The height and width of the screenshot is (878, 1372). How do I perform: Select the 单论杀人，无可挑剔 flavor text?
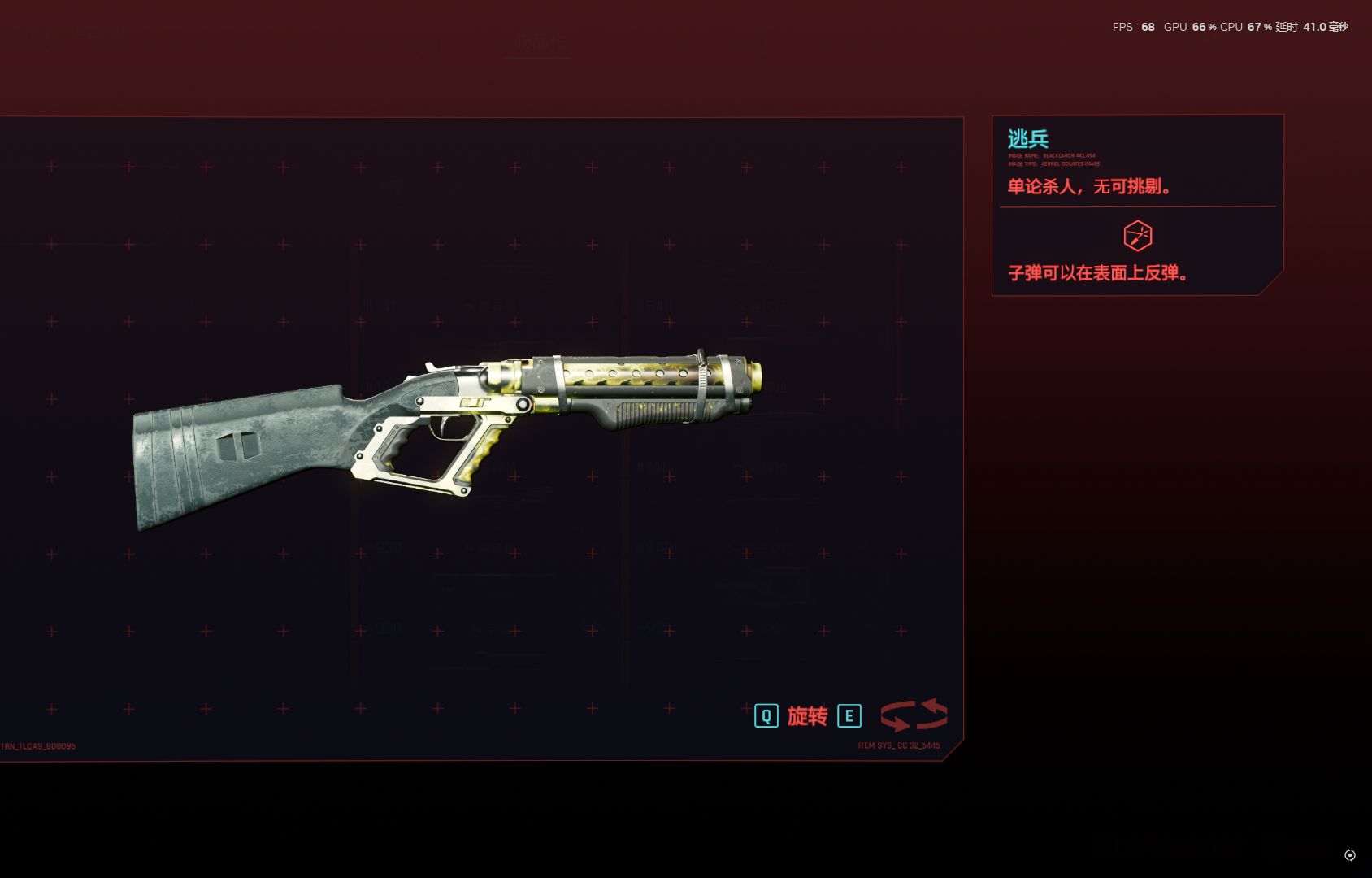(x=1088, y=186)
